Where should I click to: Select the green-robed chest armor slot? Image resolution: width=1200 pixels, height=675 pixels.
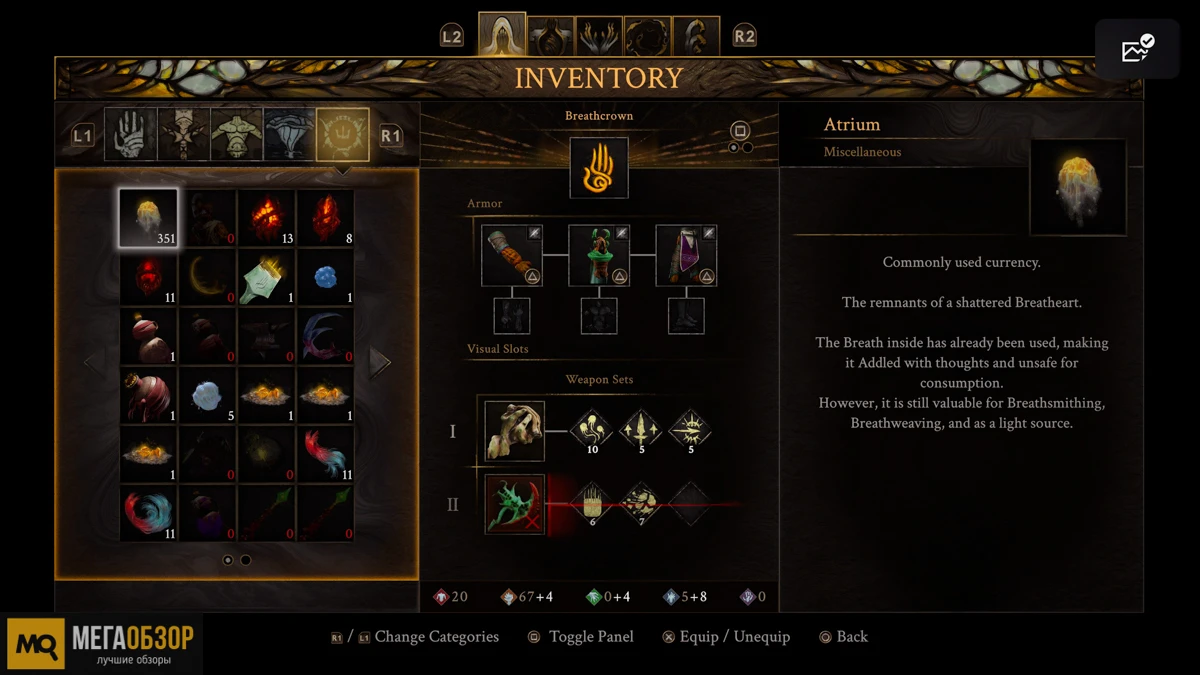click(x=598, y=255)
